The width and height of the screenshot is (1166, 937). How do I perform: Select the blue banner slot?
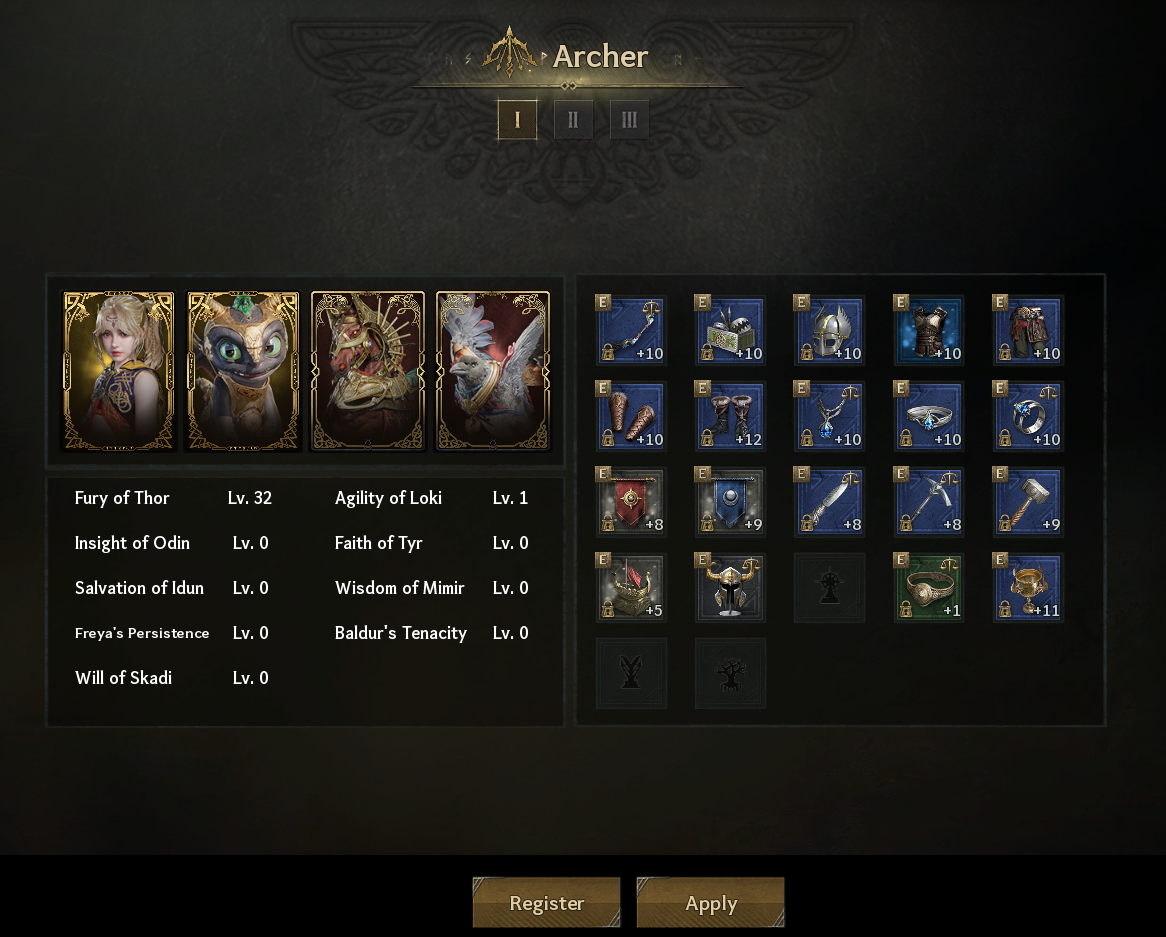point(730,502)
